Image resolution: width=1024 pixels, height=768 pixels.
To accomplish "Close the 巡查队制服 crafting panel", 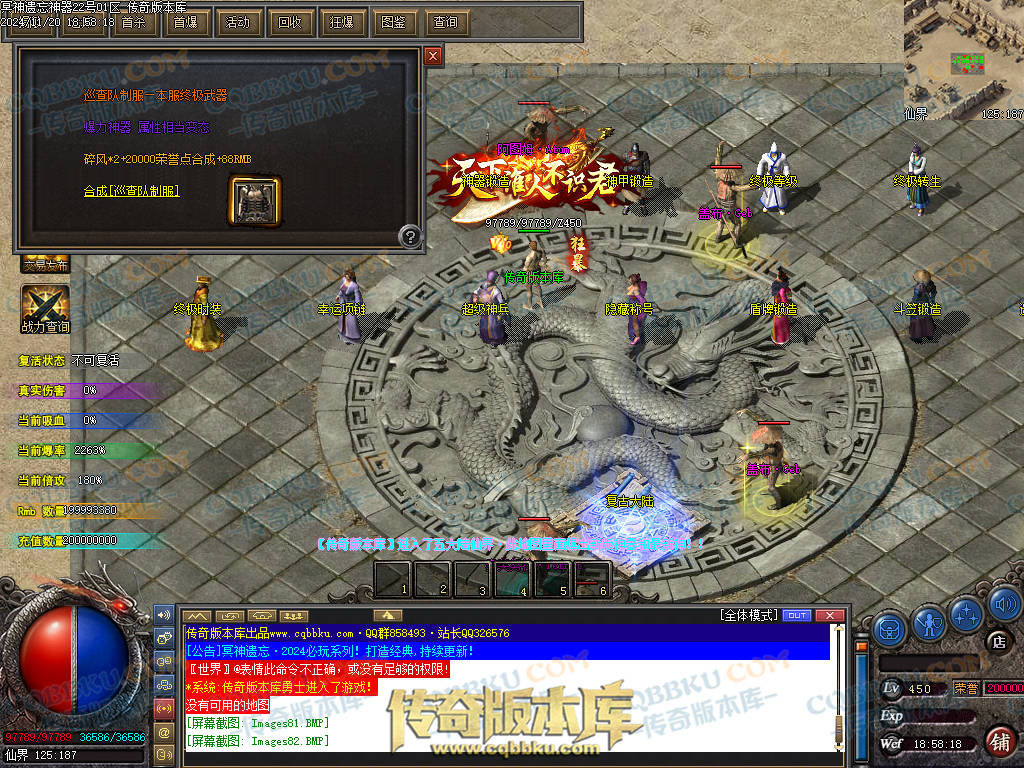I will click(433, 57).
